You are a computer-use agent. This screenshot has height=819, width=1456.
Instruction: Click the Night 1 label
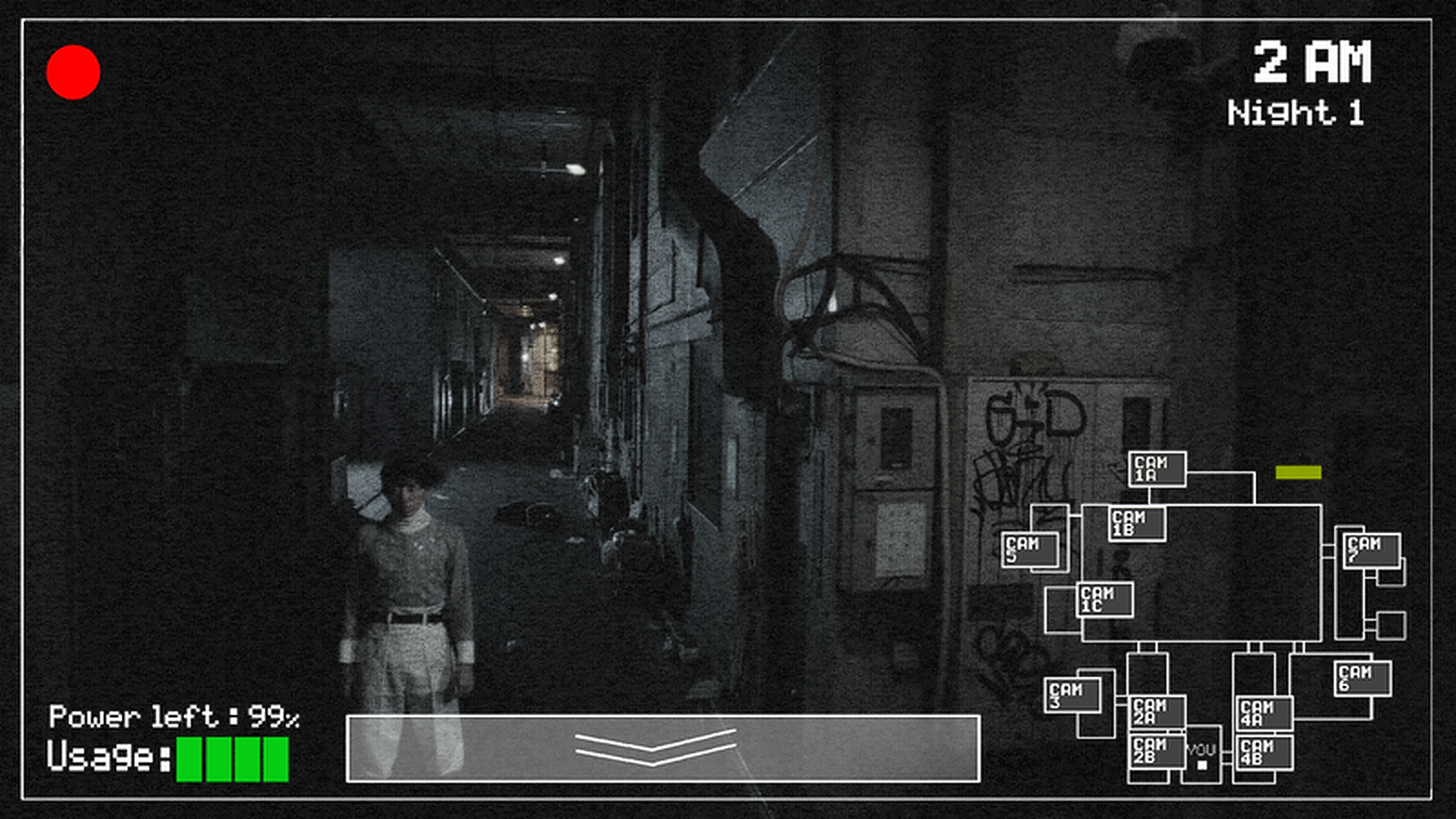[1296, 113]
